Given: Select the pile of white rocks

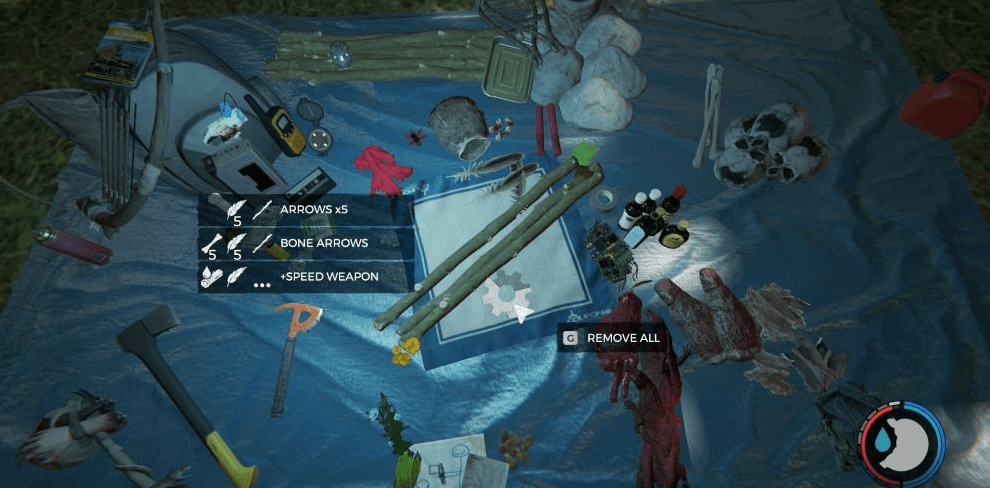Looking at the screenshot, I should click(x=596, y=75).
